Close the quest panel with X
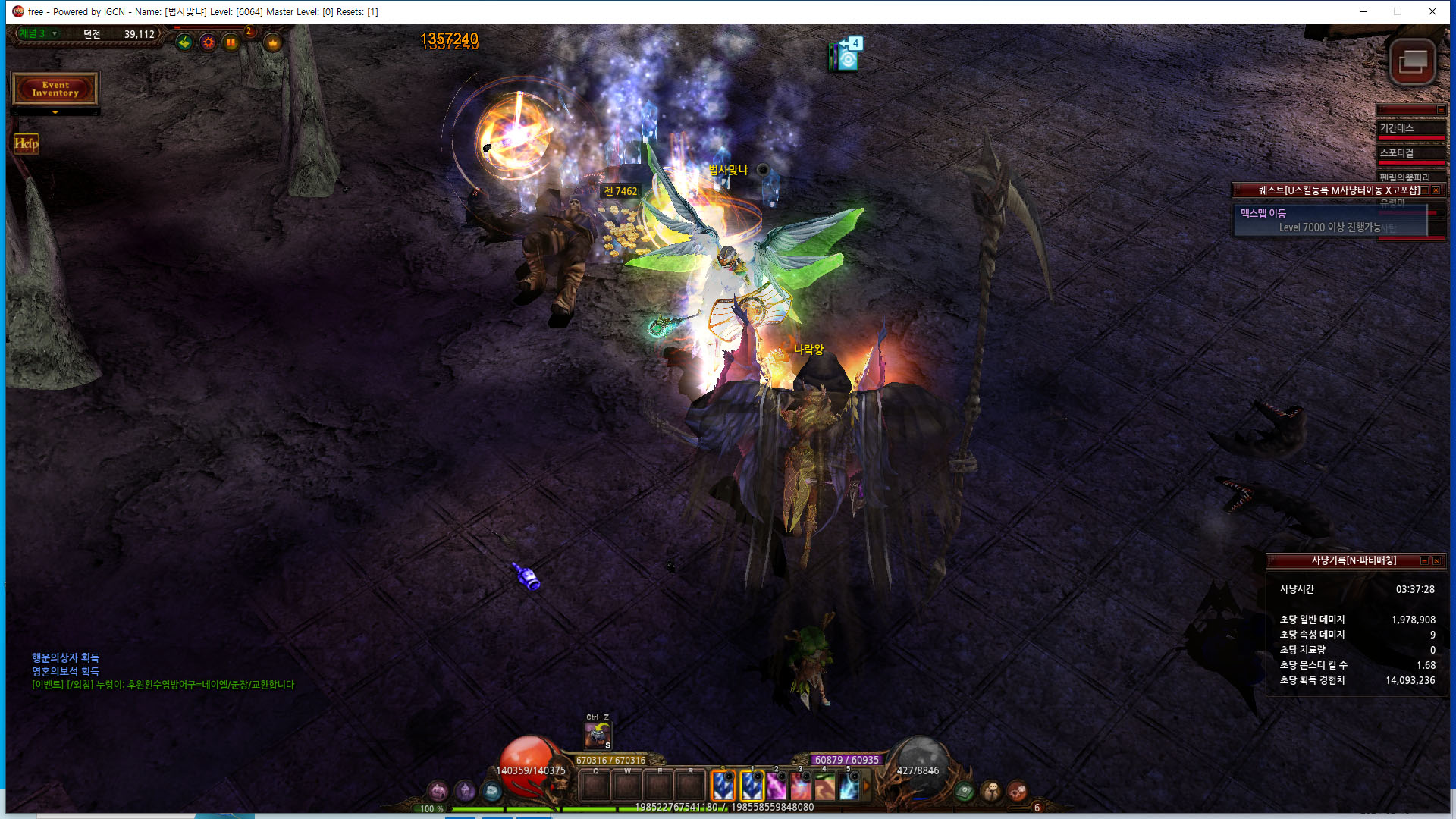 (1436, 190)
